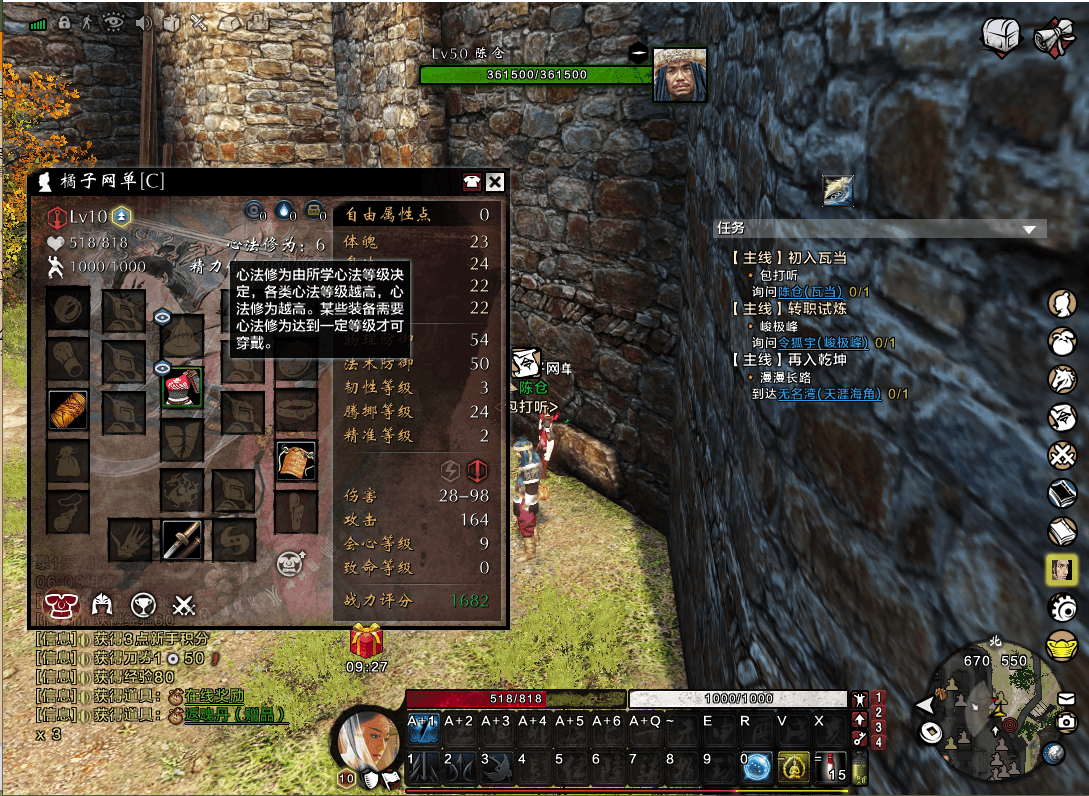Select the equipped sword weapon slot
The height and width of the screenshot is (796, 1089).
pyautogui.click(x=182, y=540)
